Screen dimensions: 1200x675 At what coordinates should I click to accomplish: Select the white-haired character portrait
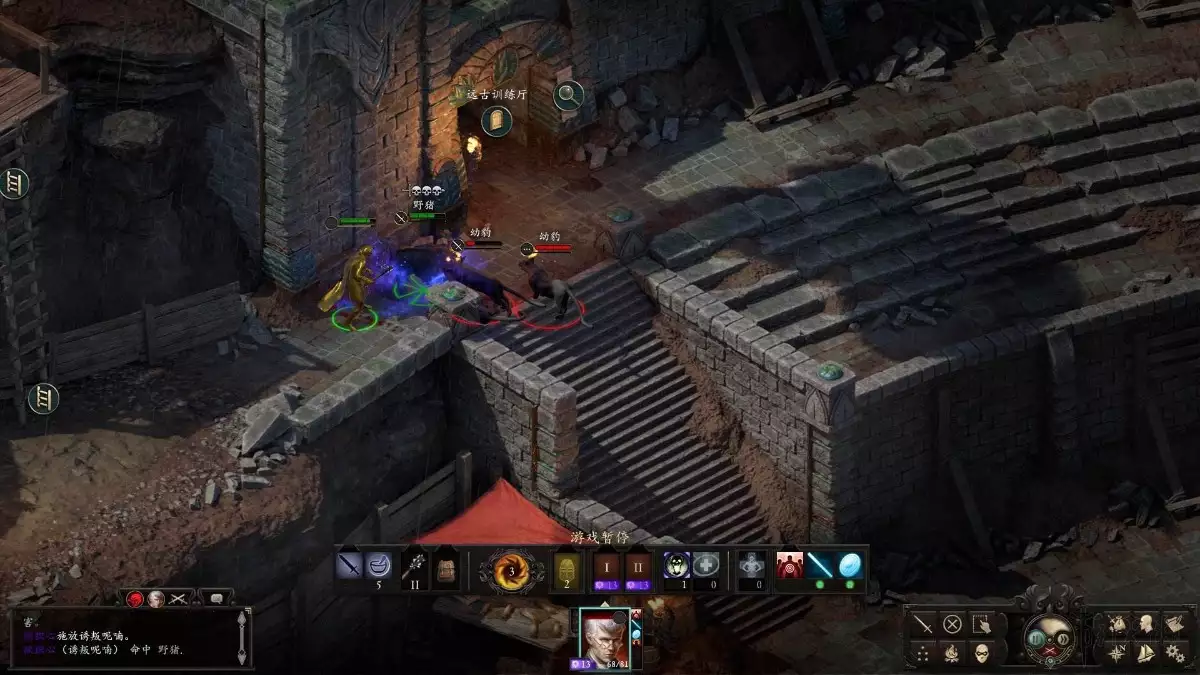(603, 637)
